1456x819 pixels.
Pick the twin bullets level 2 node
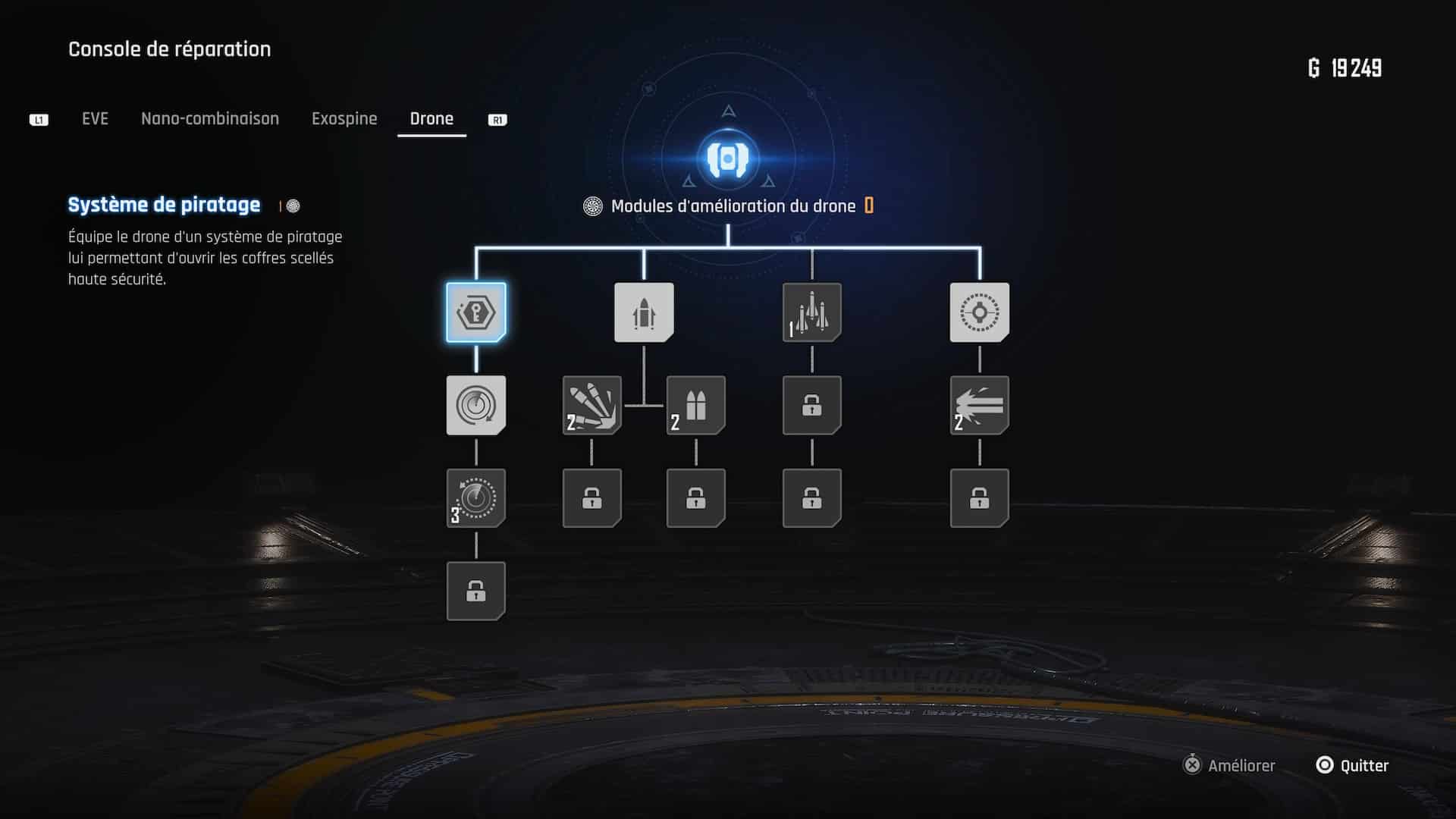[696, 406]
